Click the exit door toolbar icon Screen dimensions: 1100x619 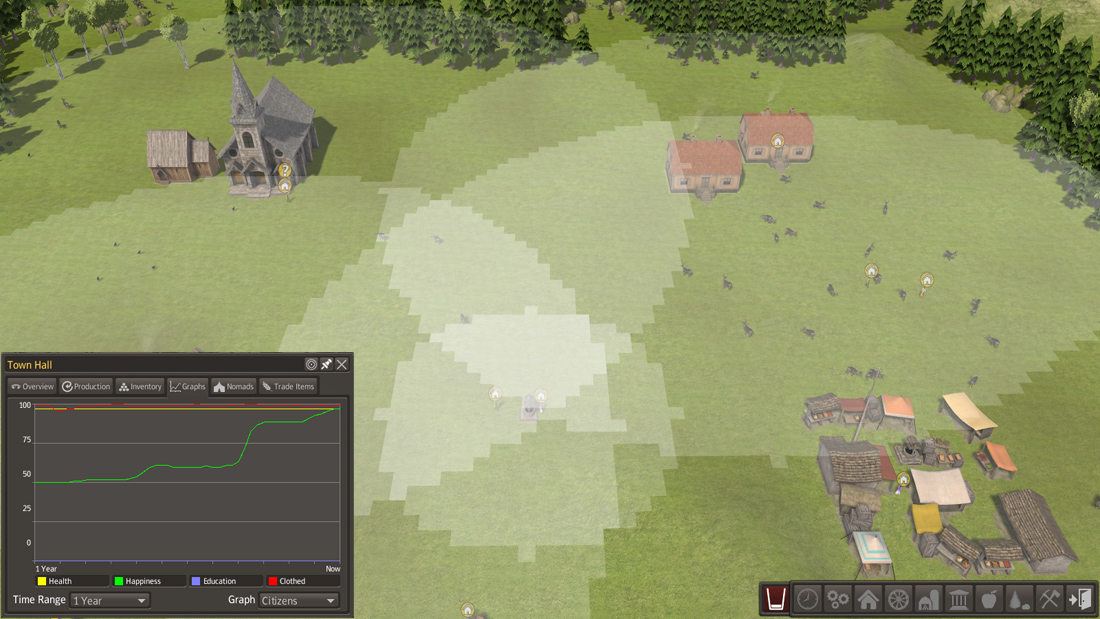pyautogui.click(x=1079, y=599)
